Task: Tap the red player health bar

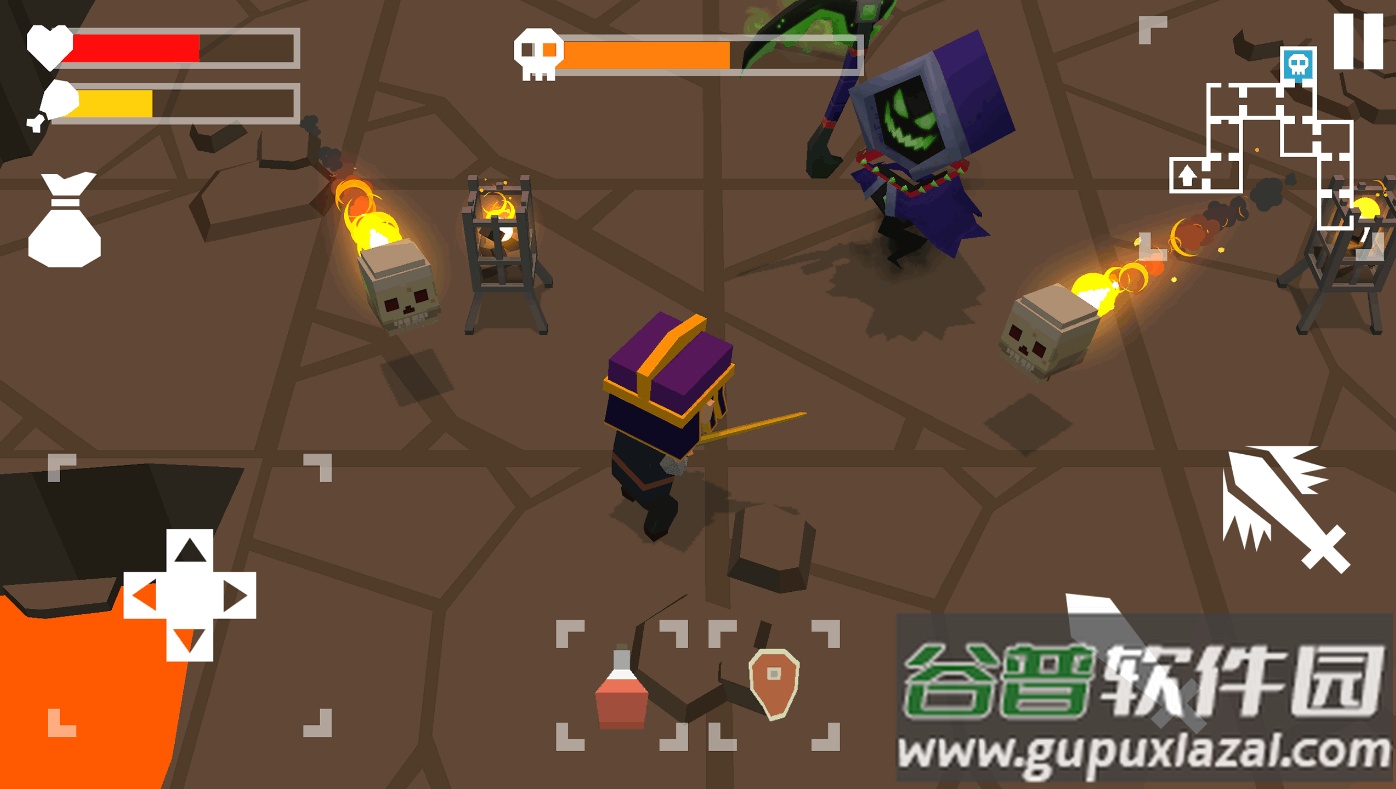Action: coord(140,45)
